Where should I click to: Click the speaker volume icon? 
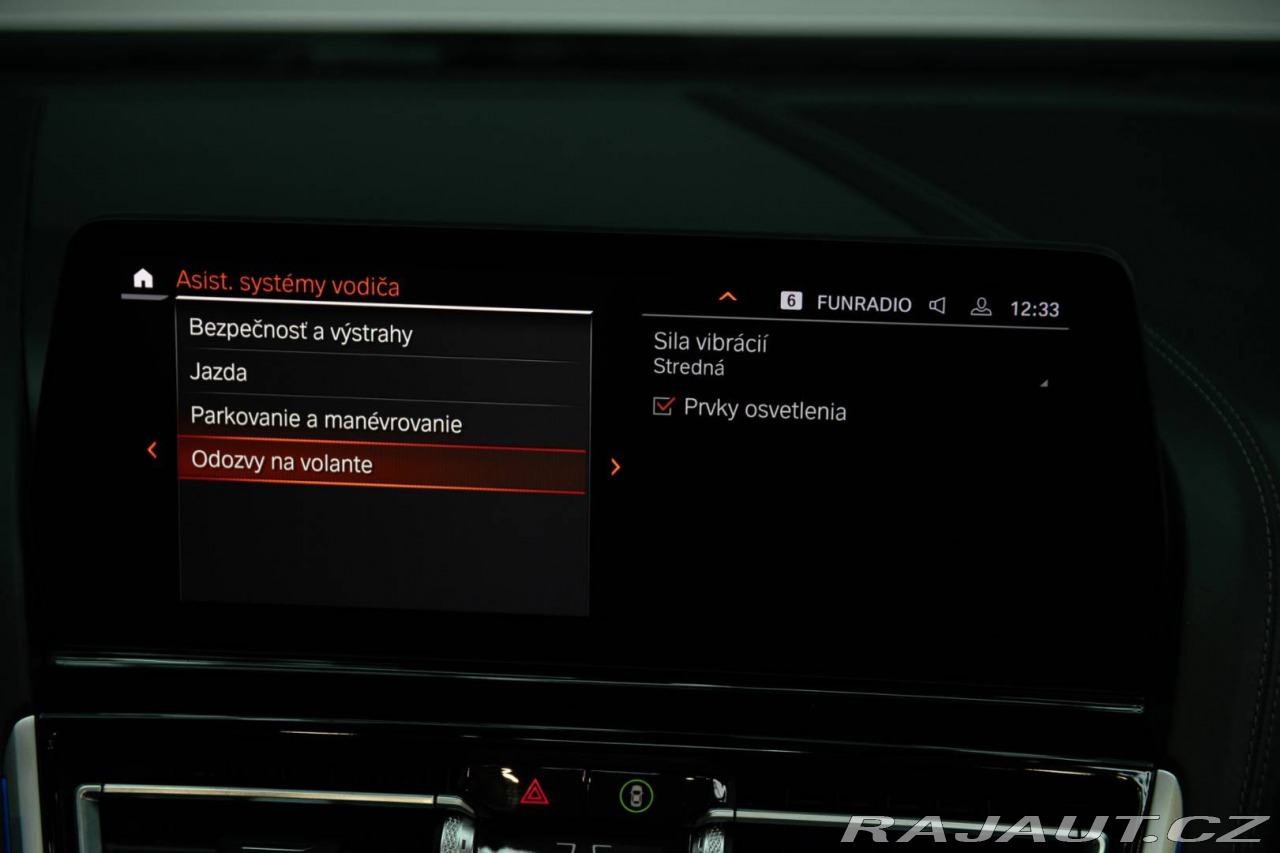pos(937,305)
